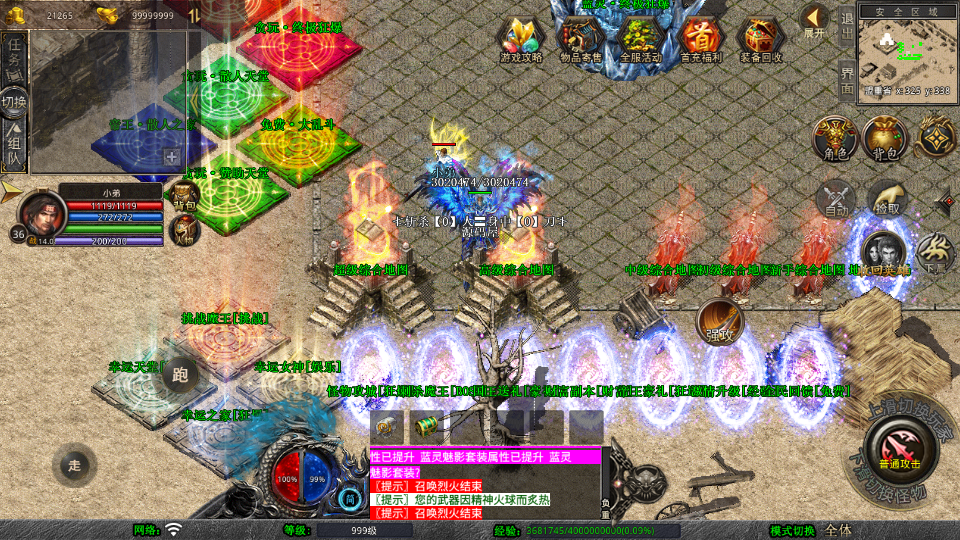This screenshot has height=540, width=960.
Task: Open the 装备回收 equipment recycle chest
Action: pos(761,38)
